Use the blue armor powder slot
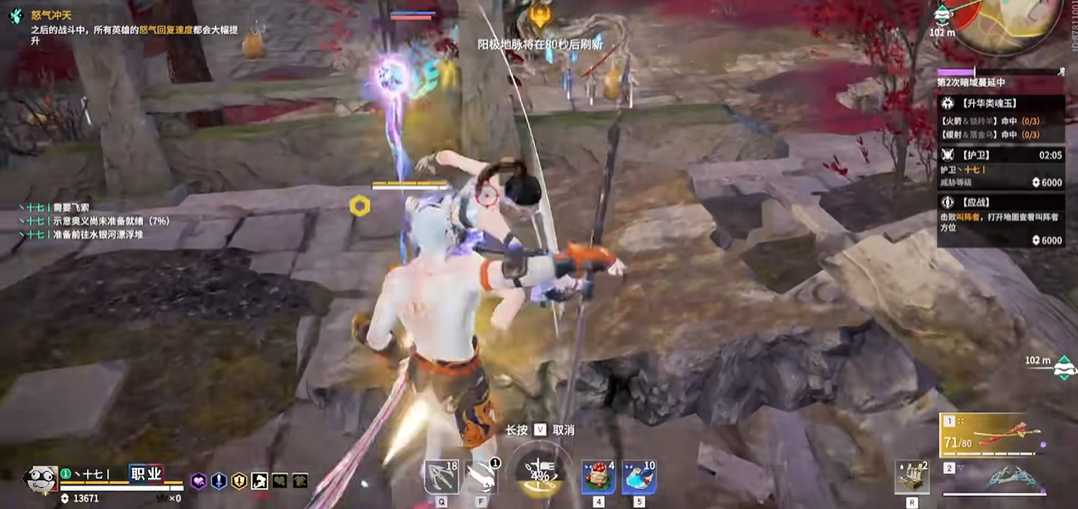This screenshot has width=1078, height=509. [x=638, y=477]
